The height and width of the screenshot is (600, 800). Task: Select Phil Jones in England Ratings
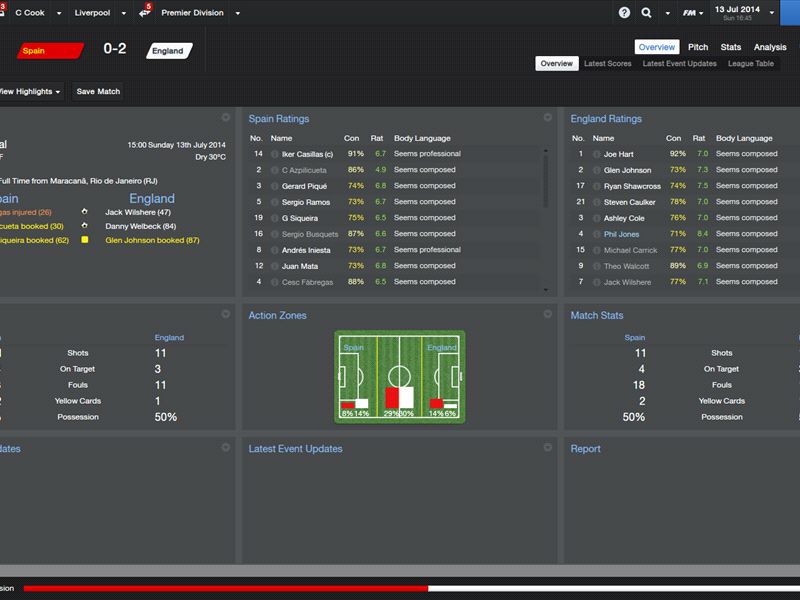click(621, 234)
